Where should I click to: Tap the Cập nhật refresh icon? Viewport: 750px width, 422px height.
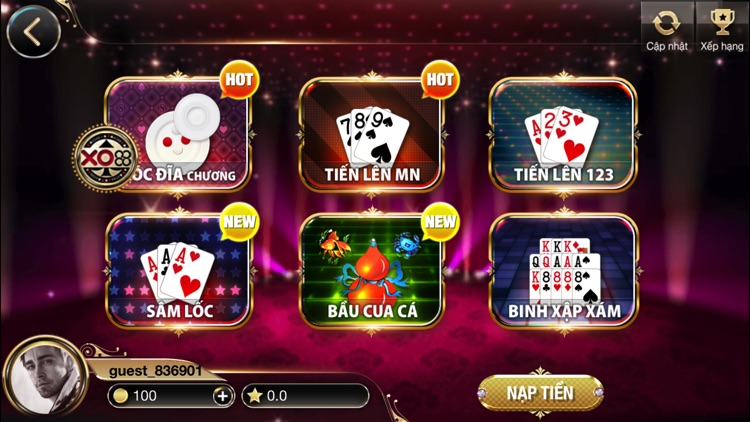(666, 27)
